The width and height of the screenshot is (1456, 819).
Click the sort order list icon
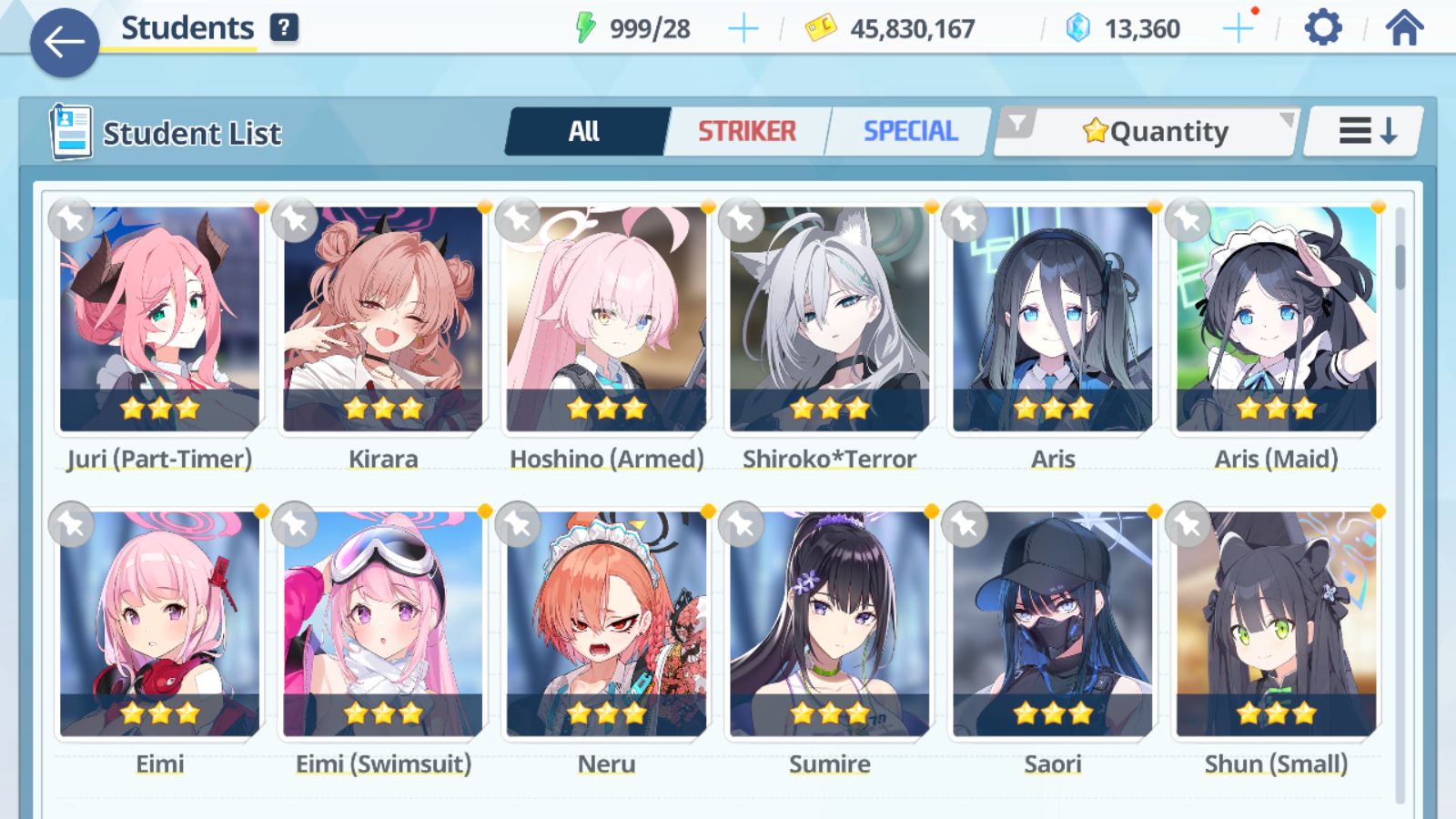tap(1361, 130)
